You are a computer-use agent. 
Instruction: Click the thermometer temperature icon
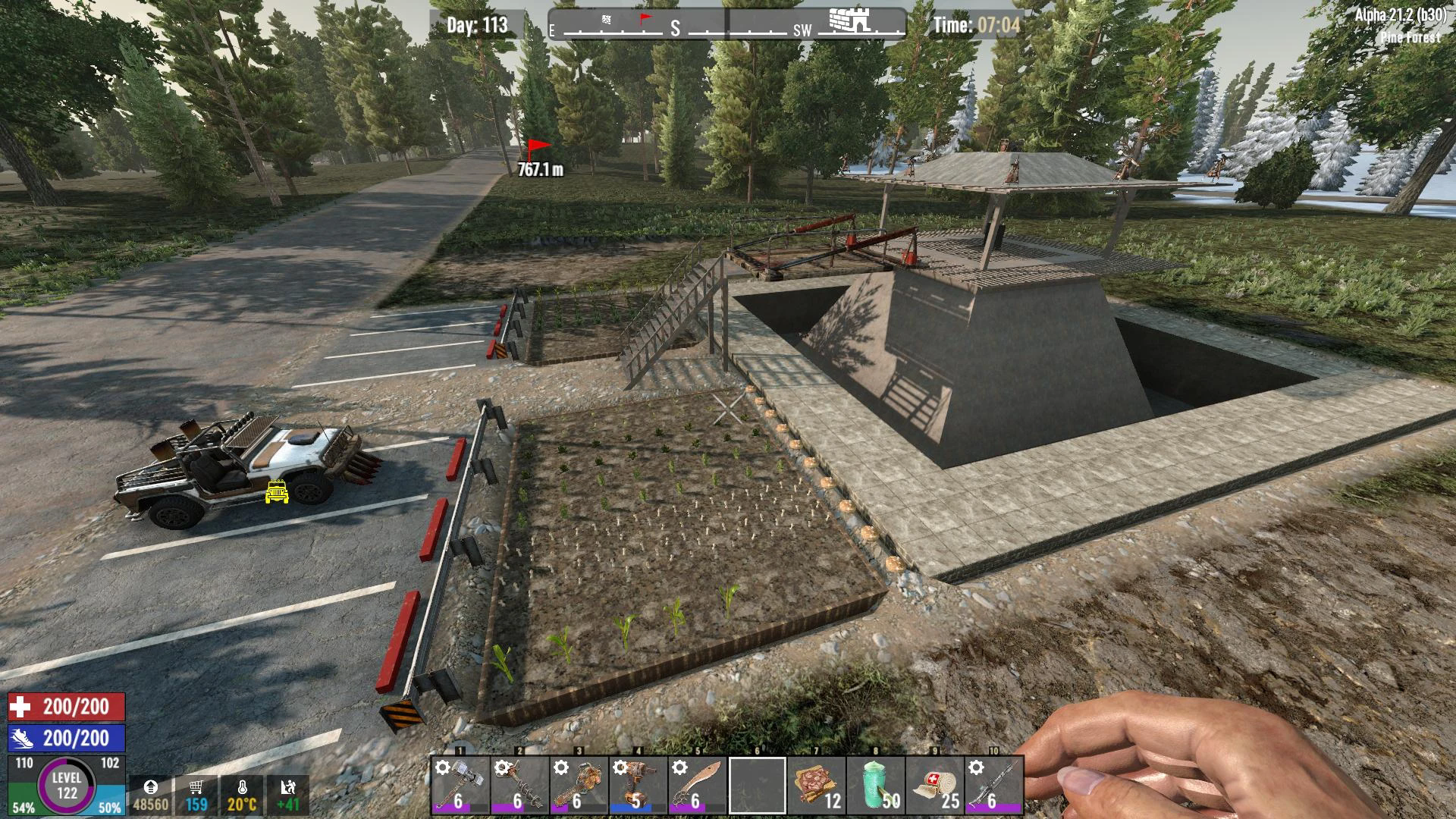[242, 789]
